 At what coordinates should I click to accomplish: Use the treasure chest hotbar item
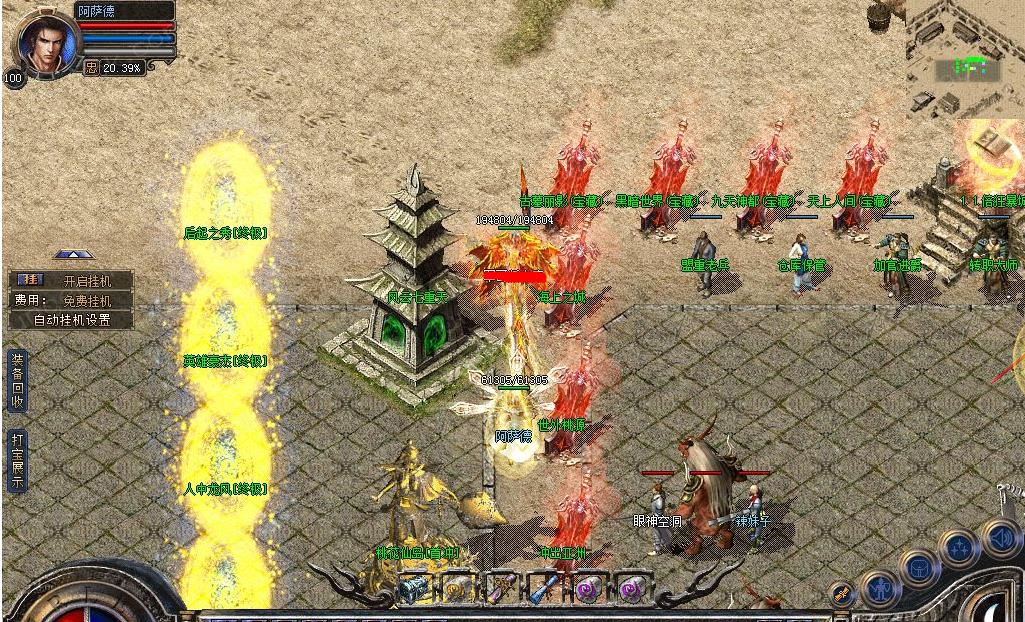(x=413, y=589)
